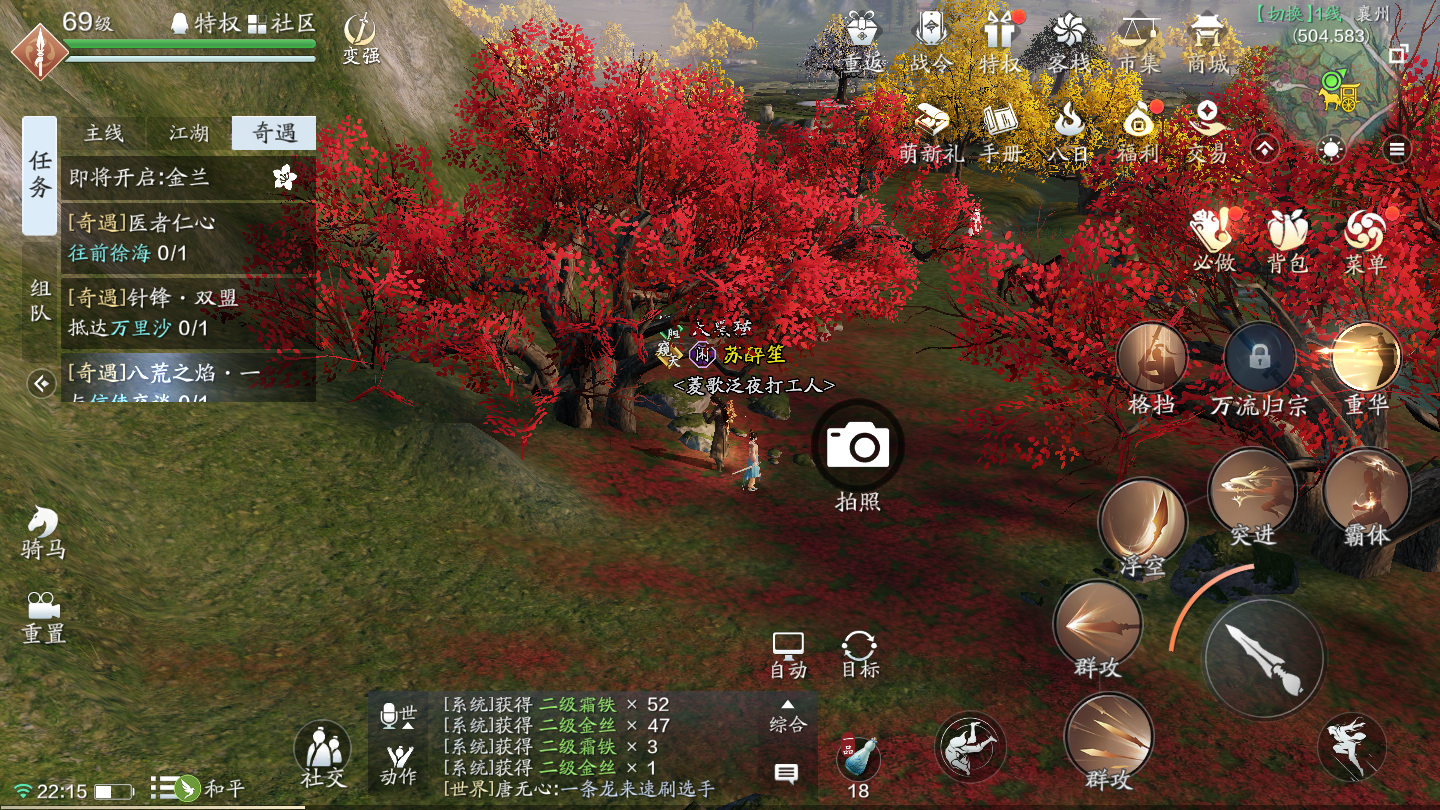
Task: Use the 浮空 launch skill
Action: pos(1143,522)
